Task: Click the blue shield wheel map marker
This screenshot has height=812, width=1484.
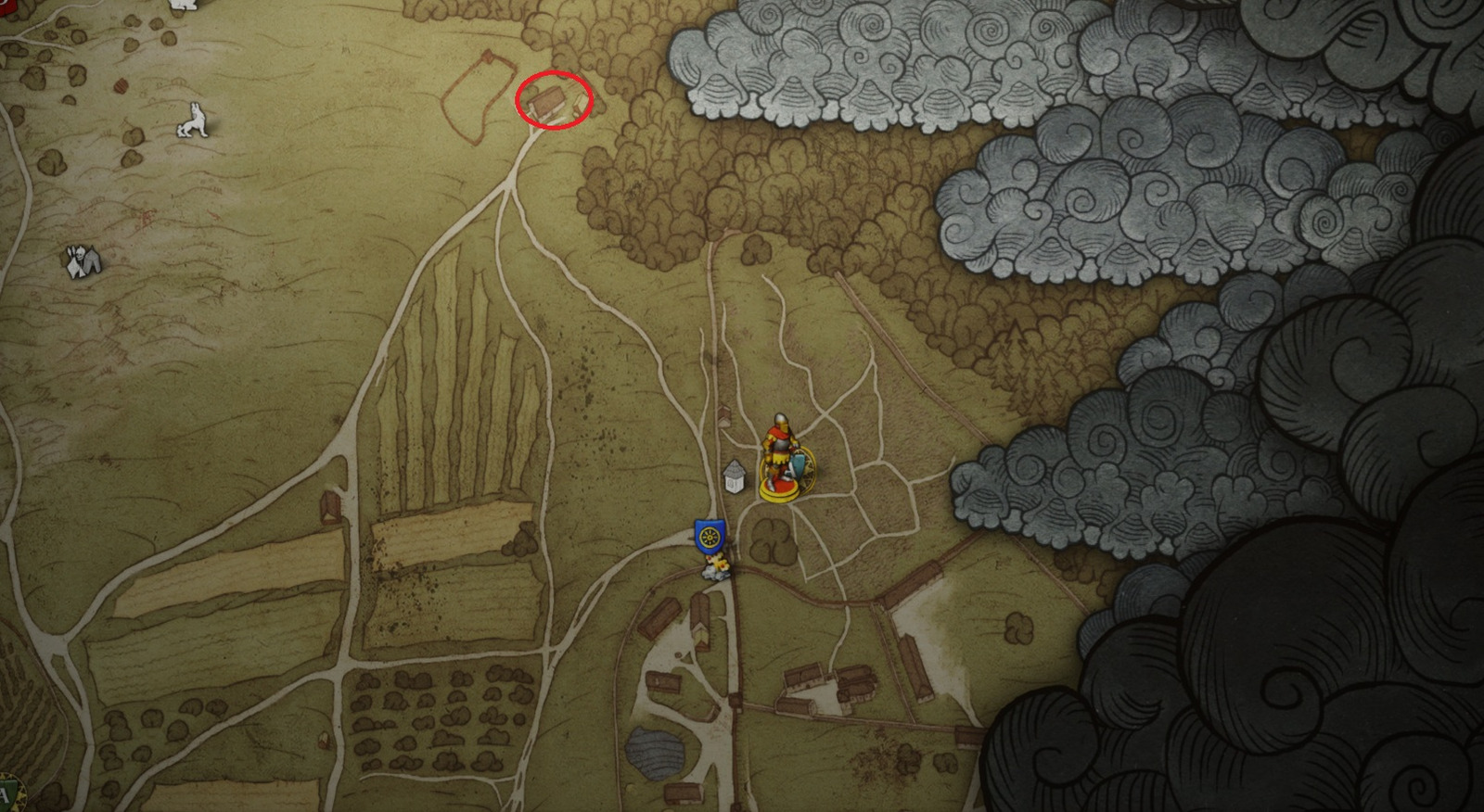Action: [x=710, y=535]
